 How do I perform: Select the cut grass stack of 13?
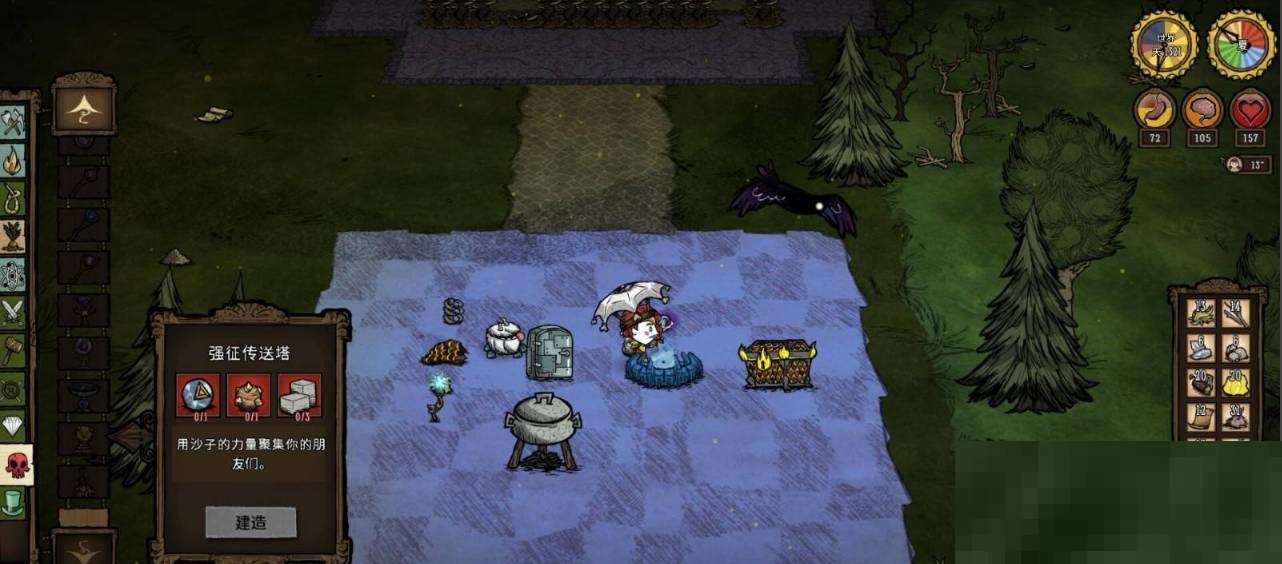1200,313
